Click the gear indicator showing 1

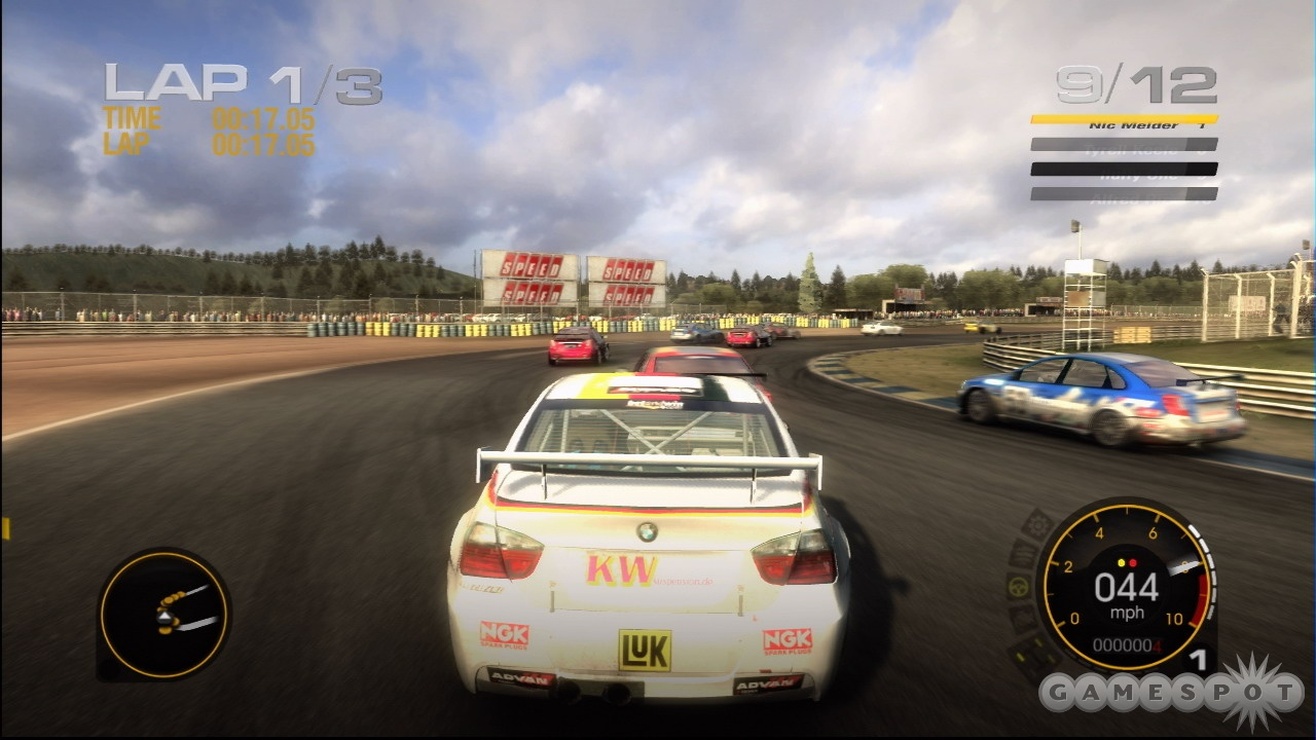click(x=1201, y=660)
